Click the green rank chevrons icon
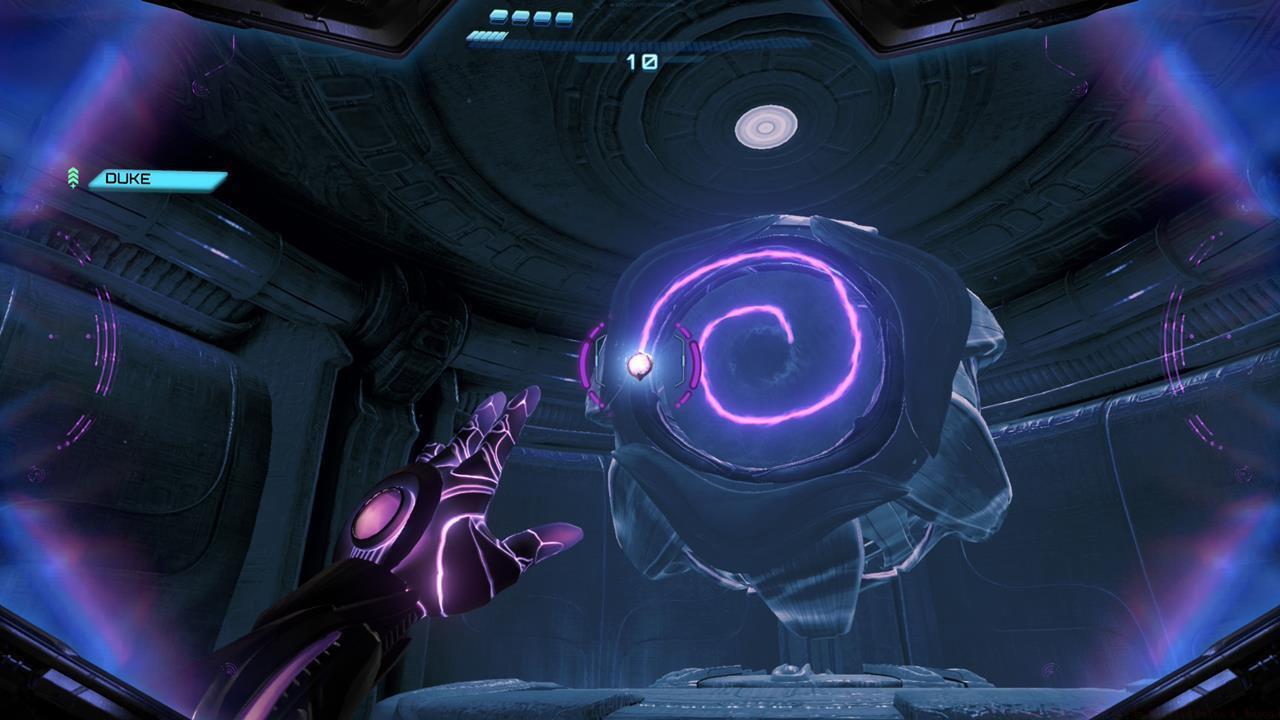This screenshot has height=720, width=1280. (x=72, y=175)
